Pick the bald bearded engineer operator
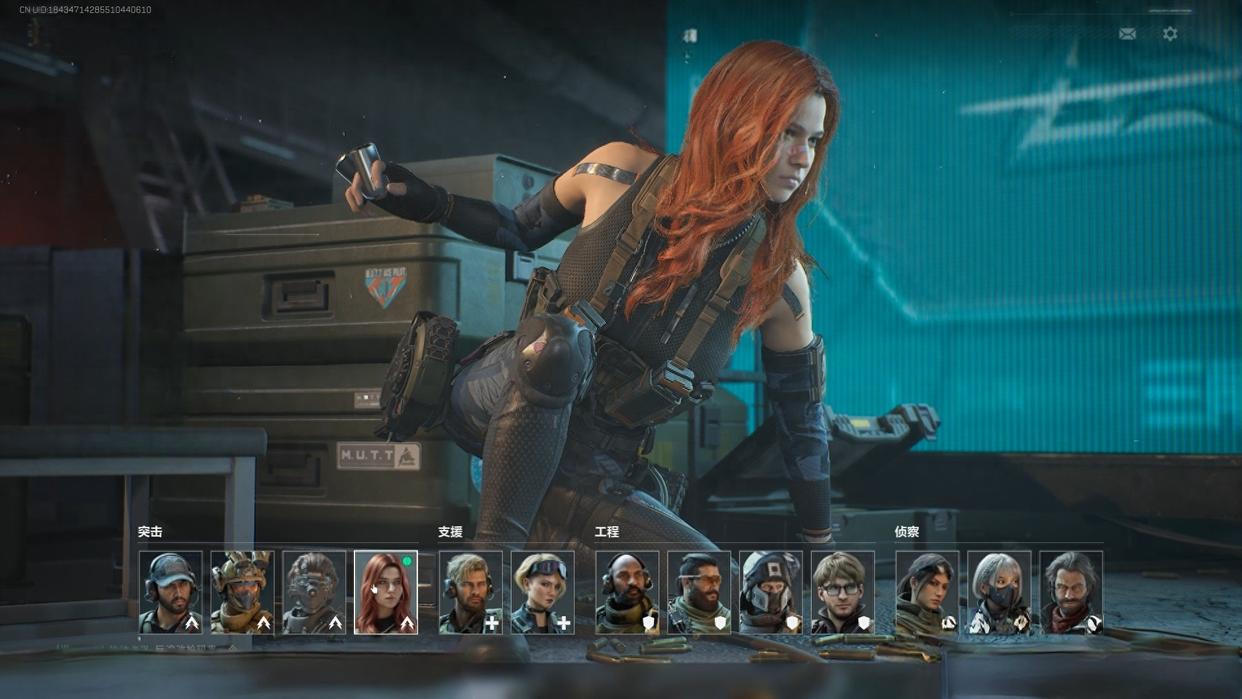 (x=627, y=592)
